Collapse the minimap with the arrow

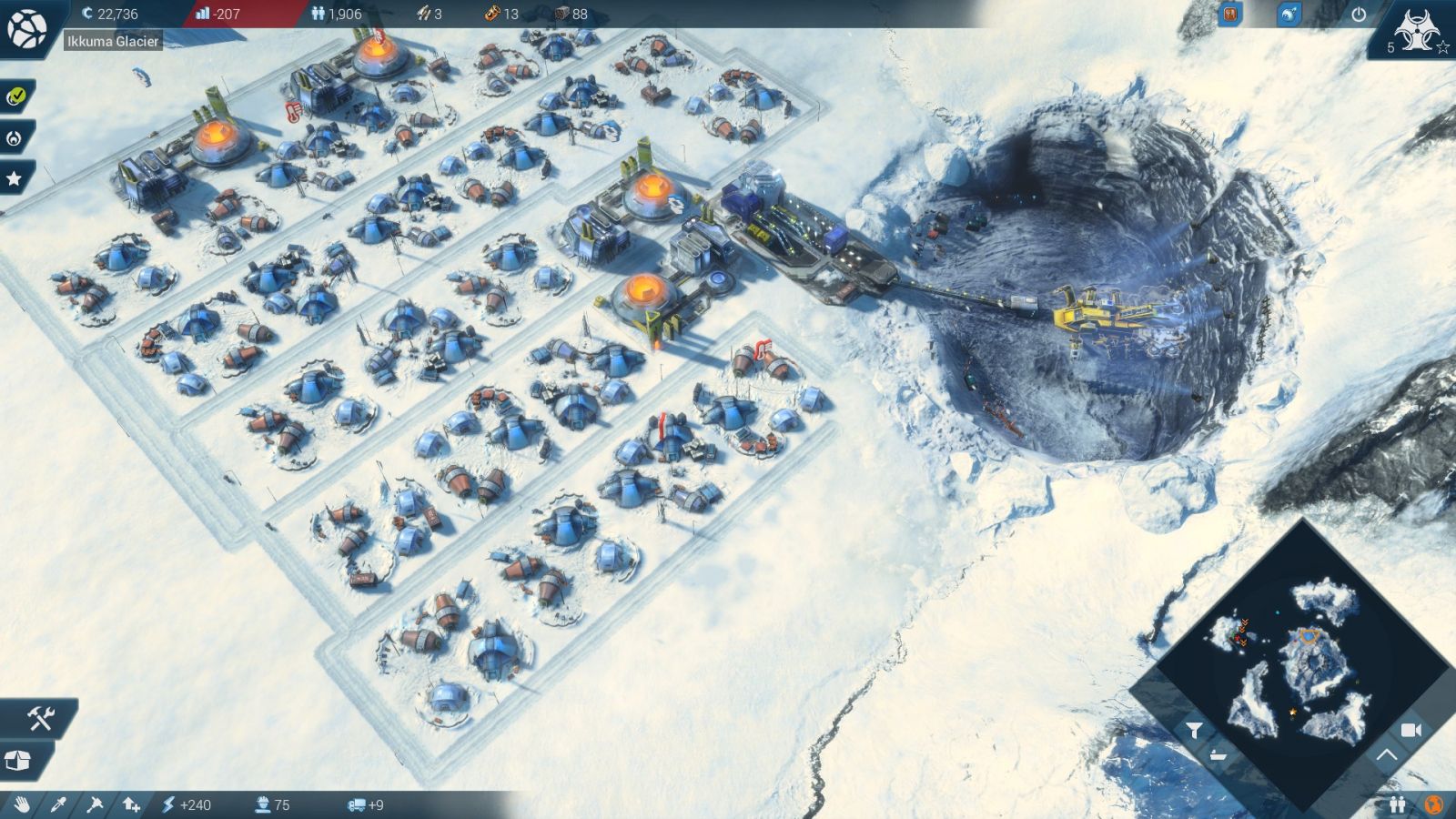point(1385,754)
